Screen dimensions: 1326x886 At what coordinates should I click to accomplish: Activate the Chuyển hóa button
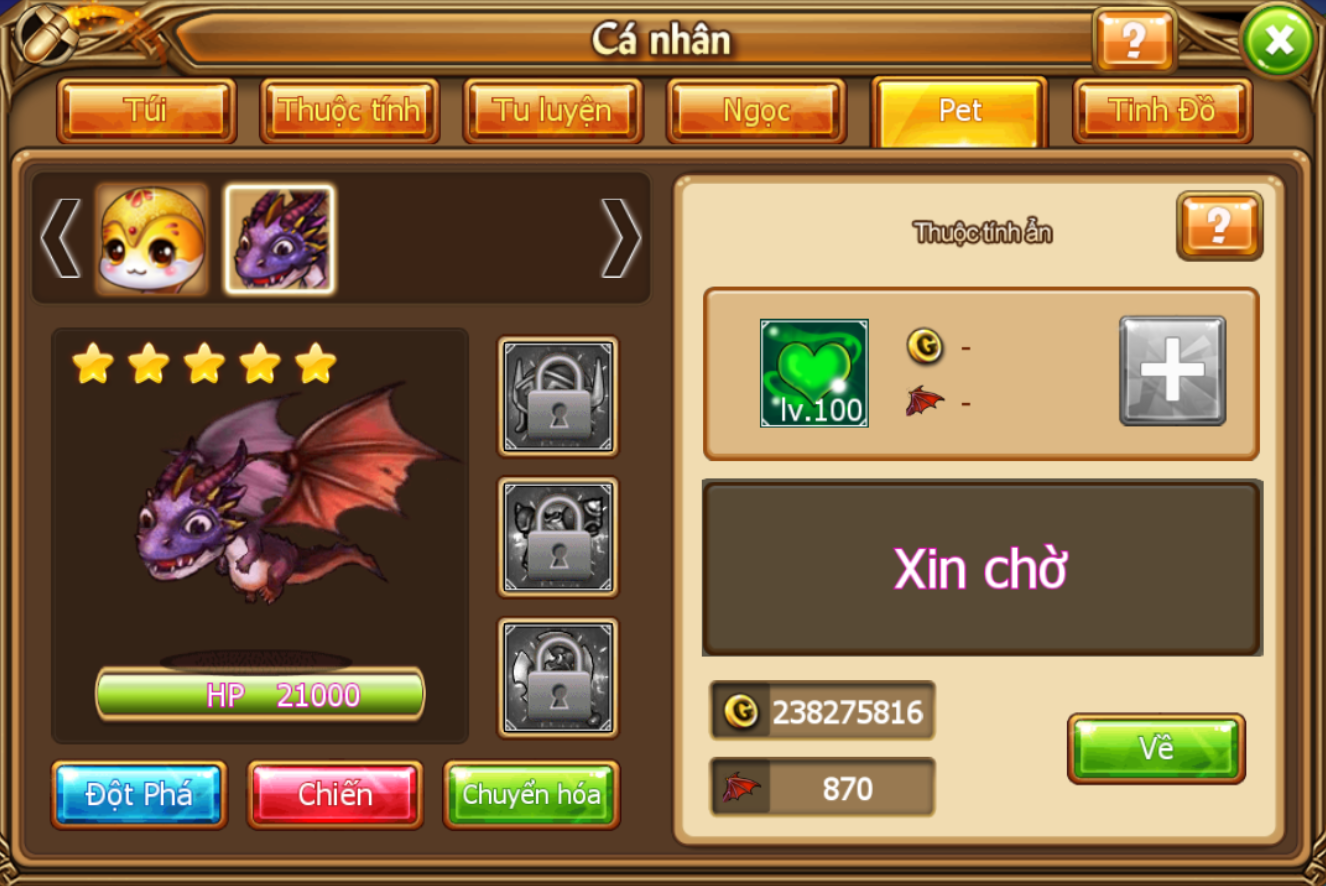pos(531,795)
